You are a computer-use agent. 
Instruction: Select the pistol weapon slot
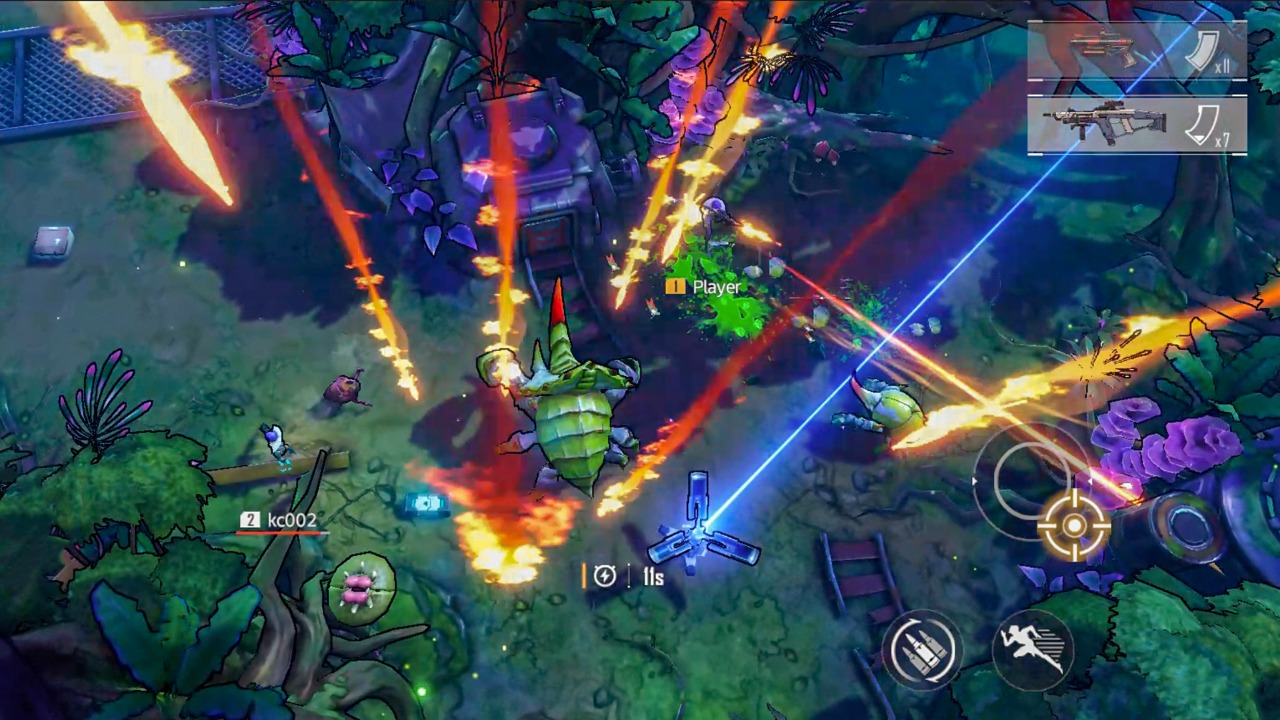(1136, 51)
